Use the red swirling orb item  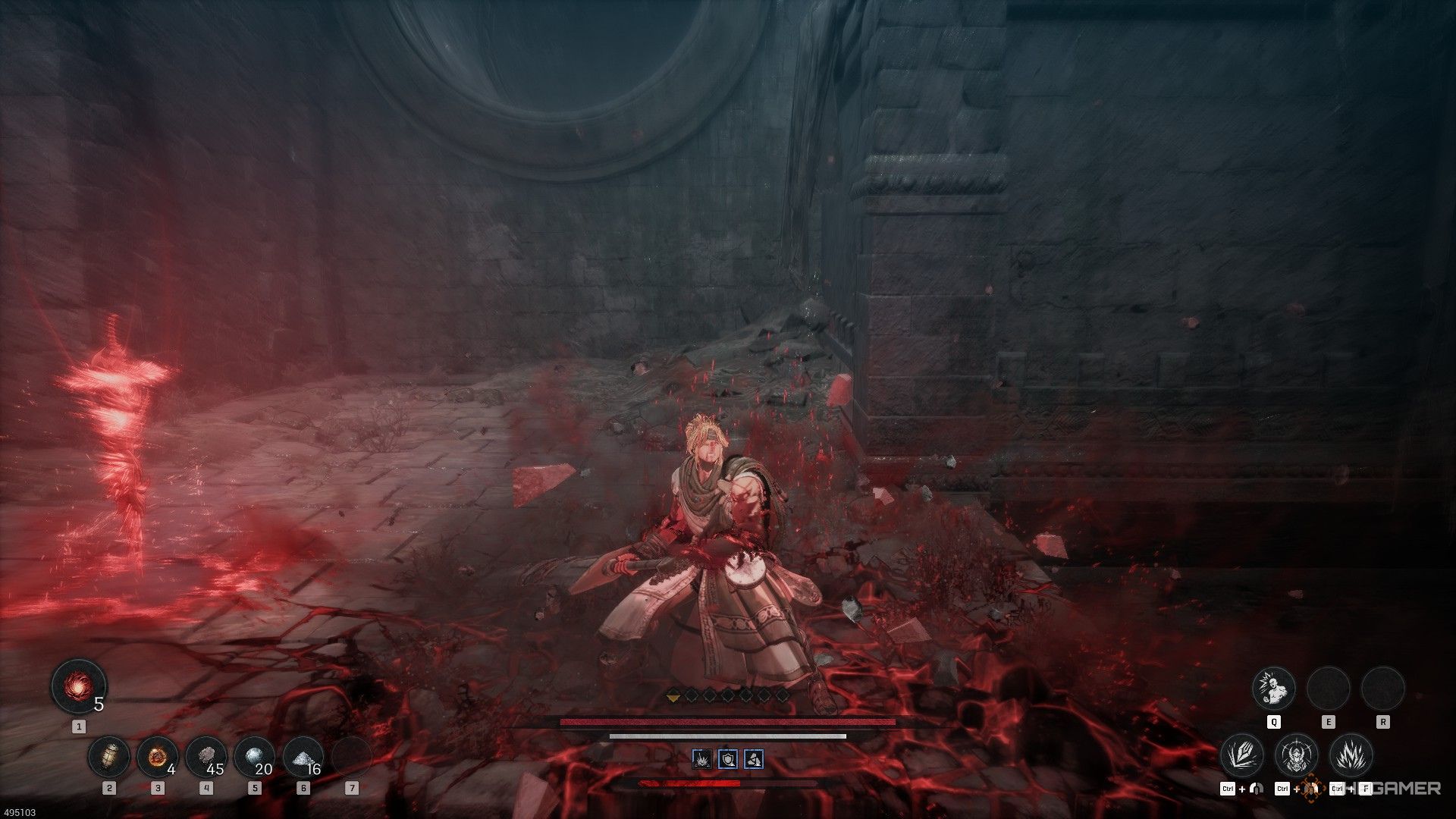[77, 686]
